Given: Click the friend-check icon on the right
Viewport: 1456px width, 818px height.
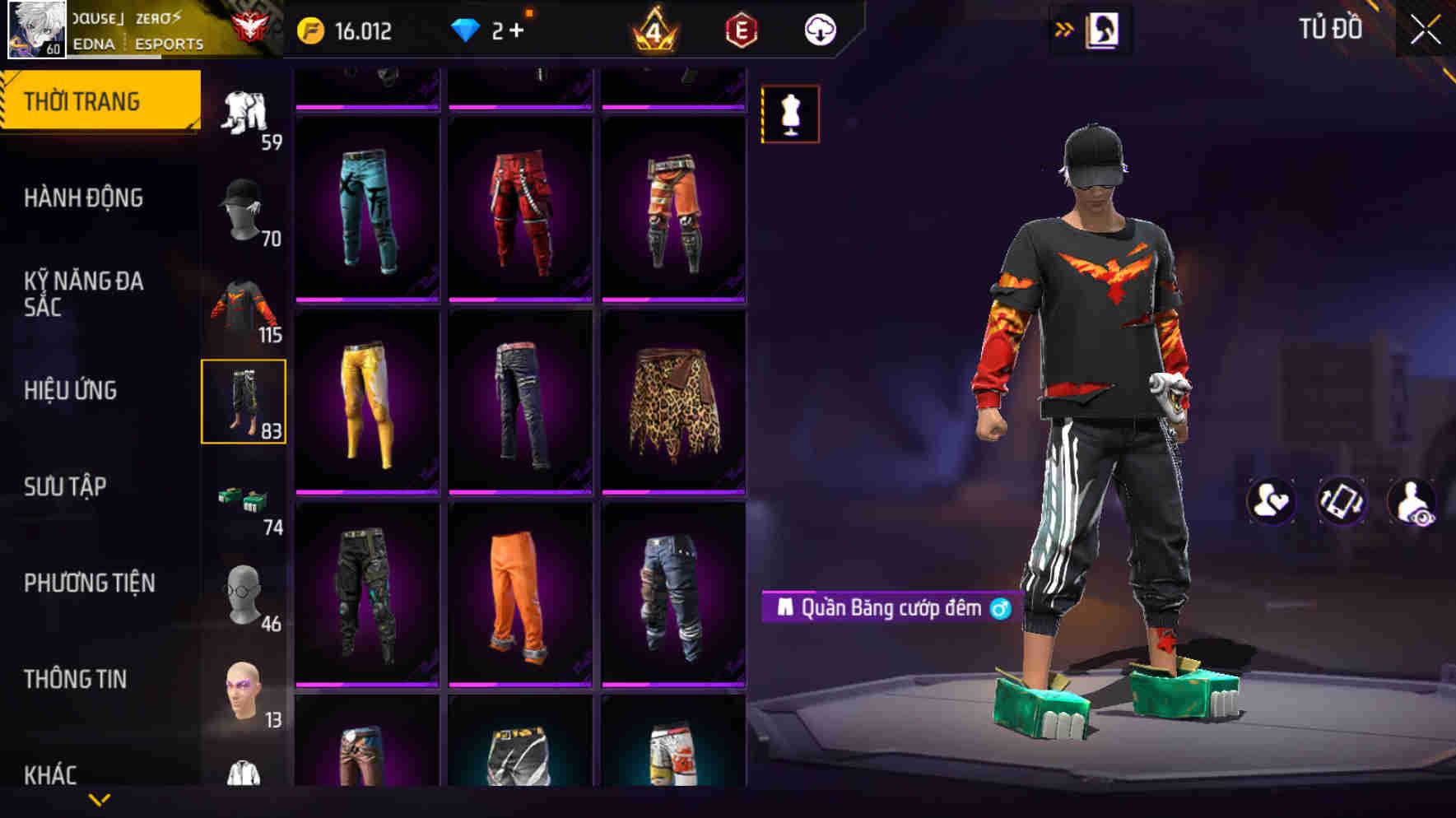Looking at the screenshot, I should [1271, 500].
